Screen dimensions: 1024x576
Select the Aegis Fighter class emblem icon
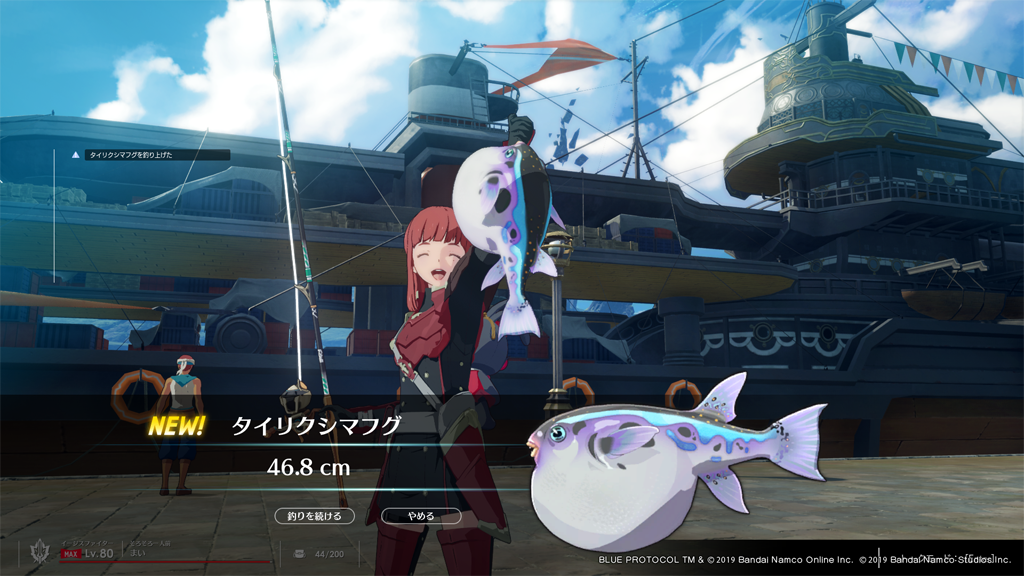pos(40,553)
